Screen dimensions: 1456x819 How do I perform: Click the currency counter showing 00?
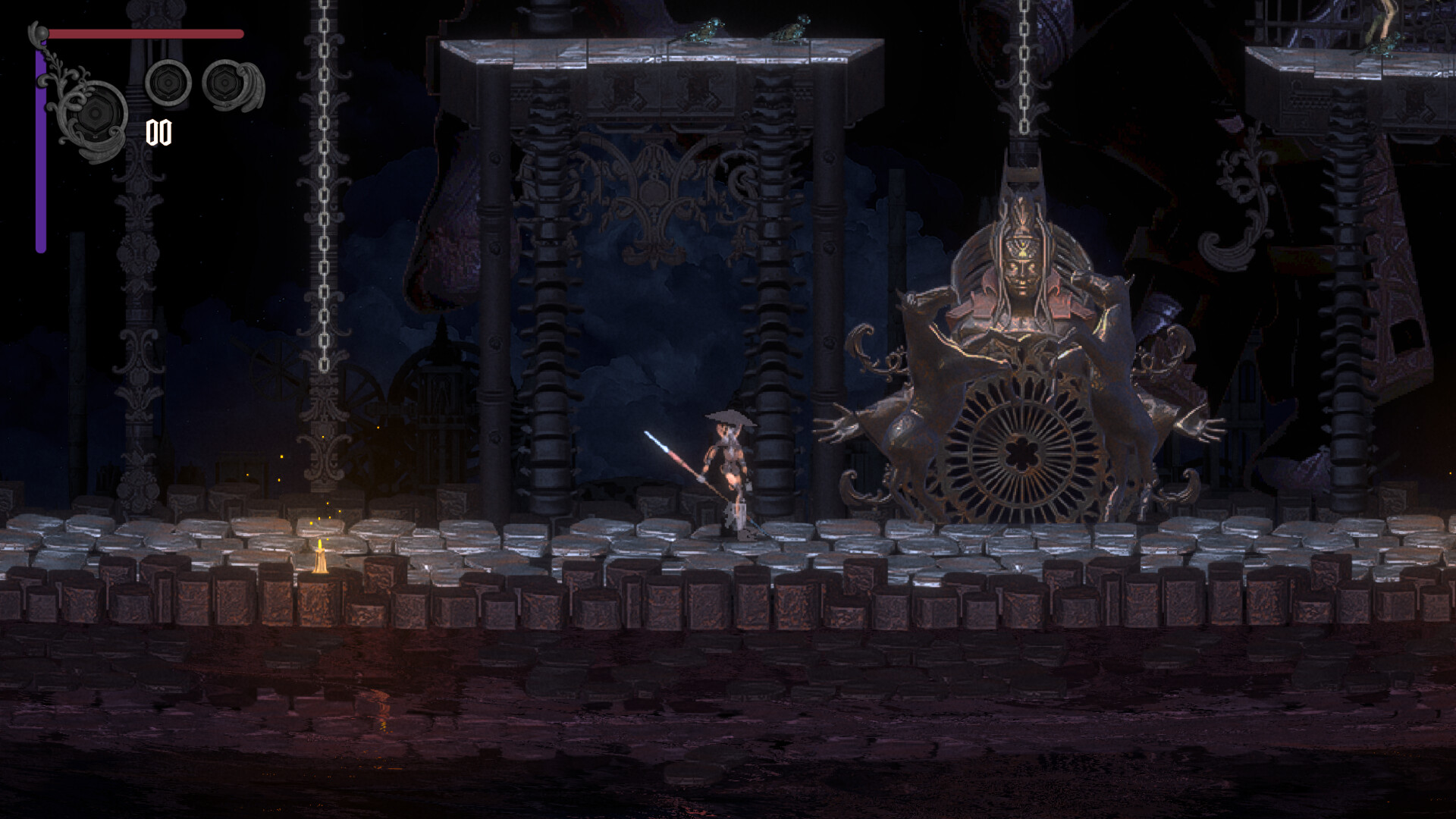(x=158, y=133)
